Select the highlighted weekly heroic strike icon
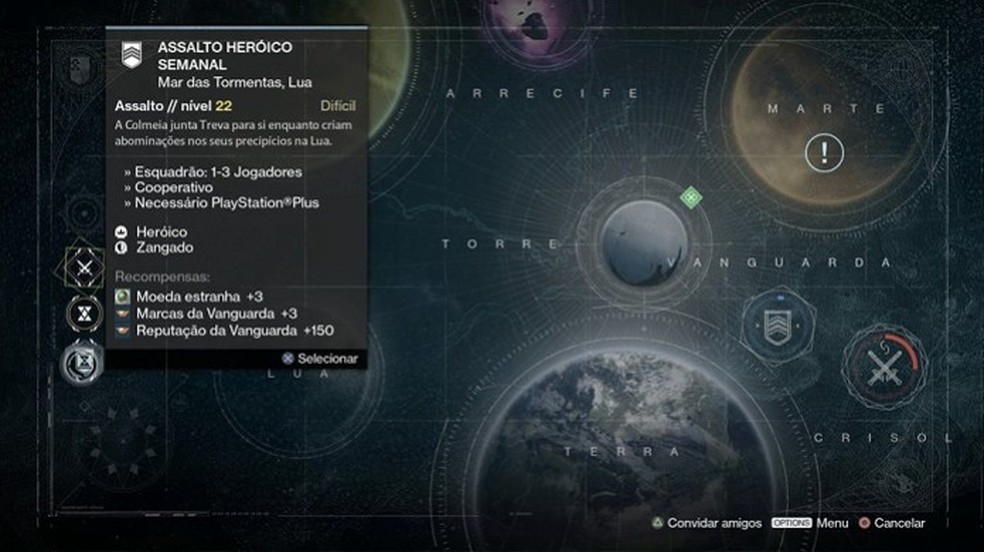The width and height of the screenshot is (984, 552). click(84, 361)
